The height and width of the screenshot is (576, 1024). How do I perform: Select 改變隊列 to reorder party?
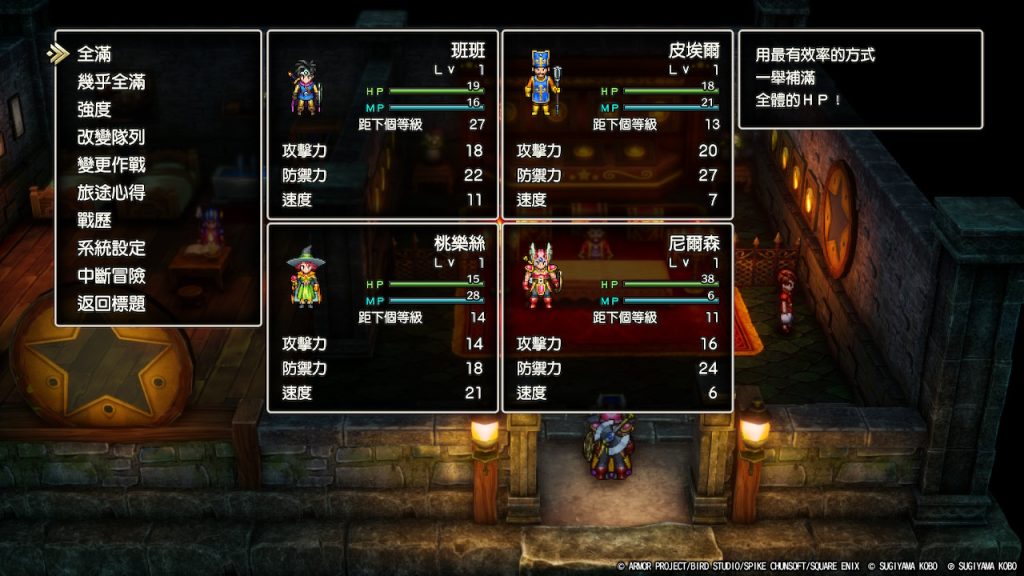111,137
